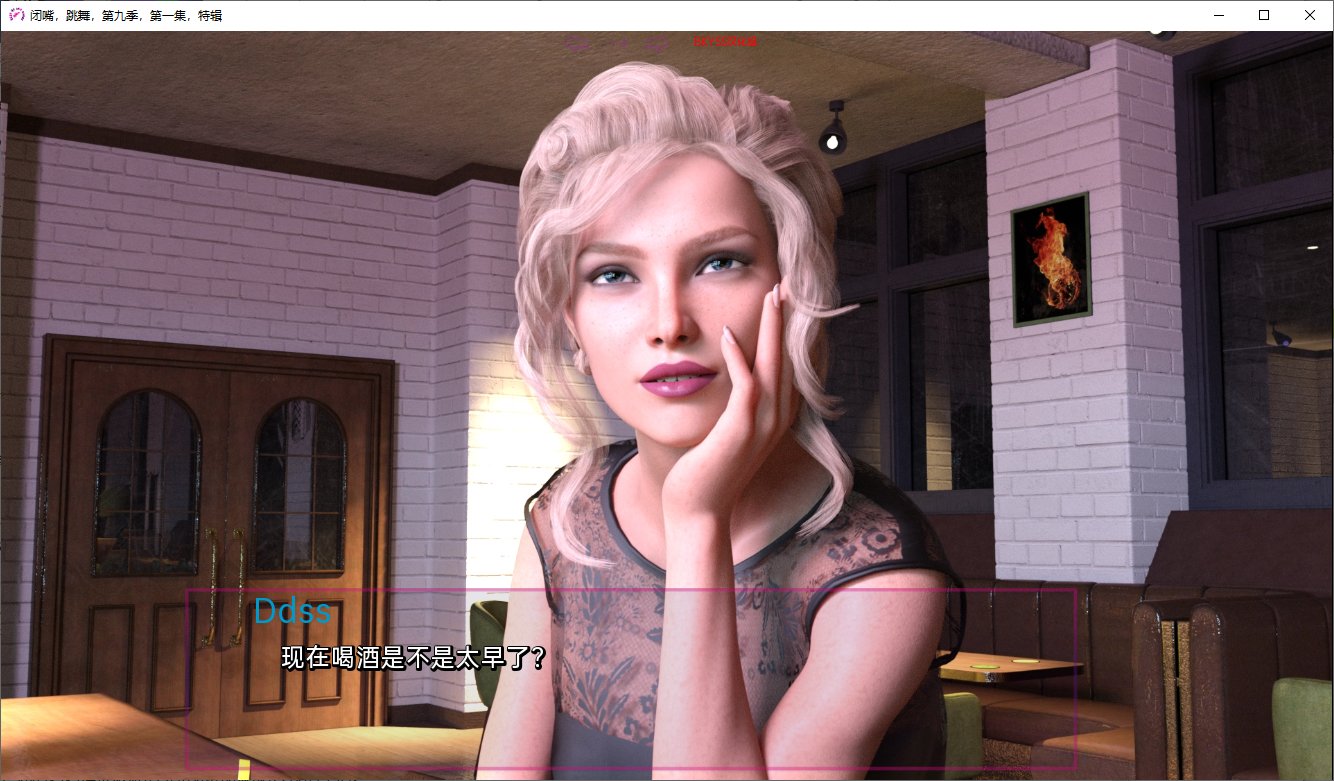
Task: Click the red BKYSS 汉化 watermark text
Action: click(x=724, y=42)
